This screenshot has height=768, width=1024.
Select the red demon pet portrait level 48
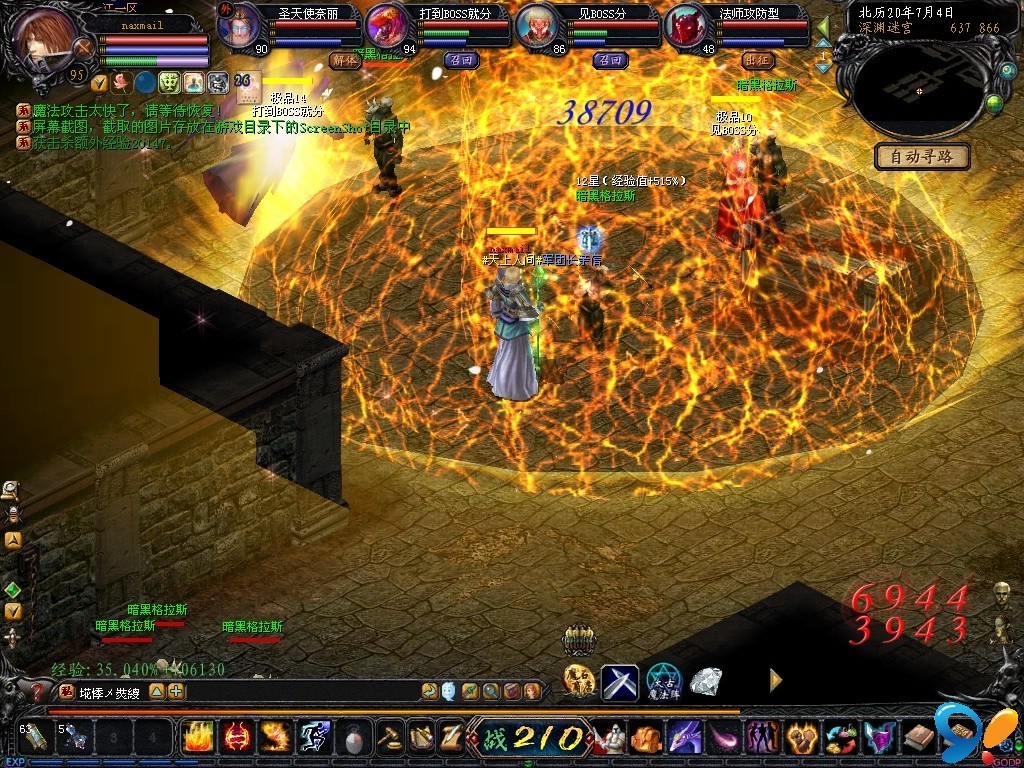pyautogui.click(x=687, y=28)
